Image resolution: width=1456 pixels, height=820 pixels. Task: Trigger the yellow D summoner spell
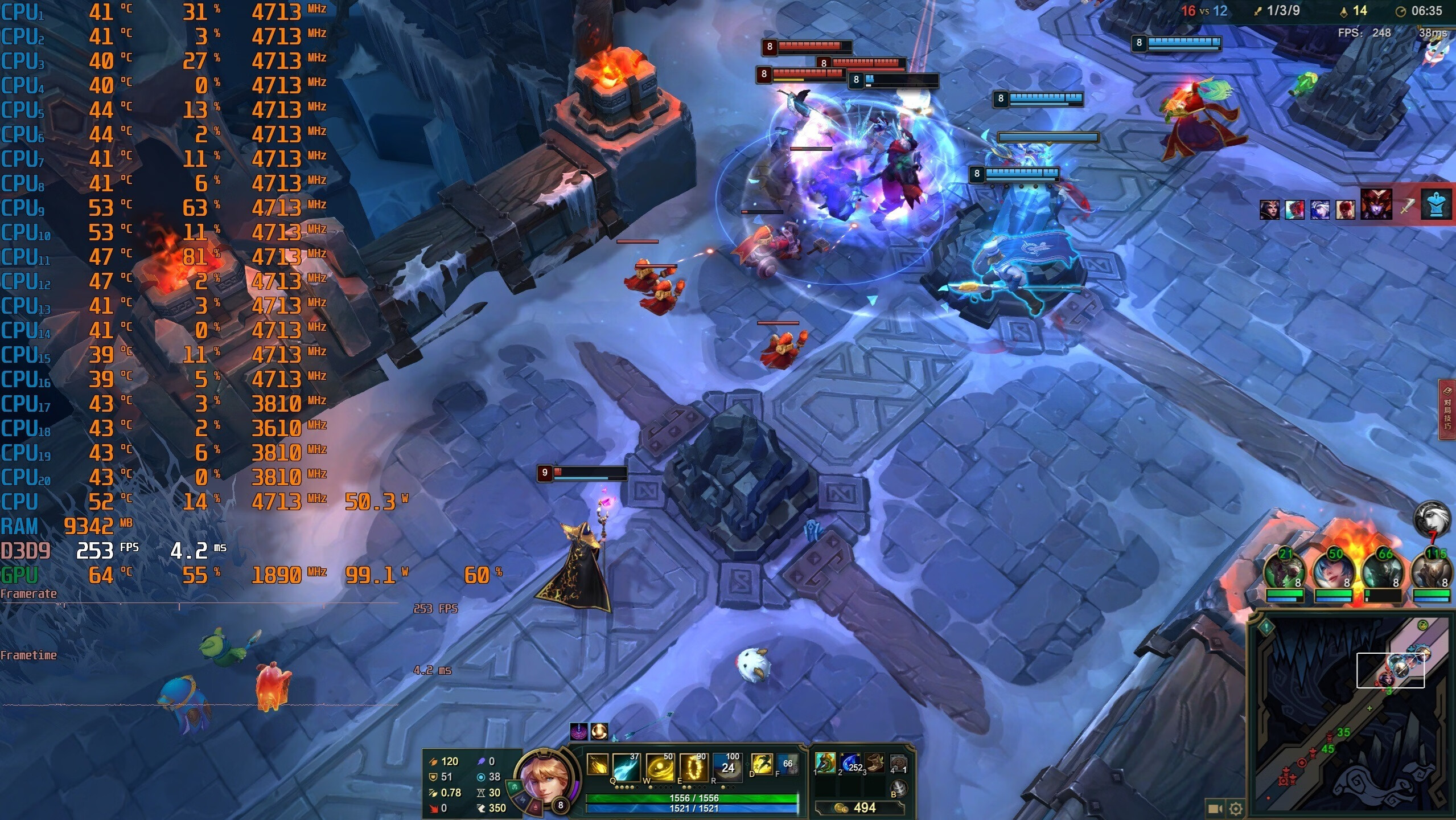click(x=762, y=764)
